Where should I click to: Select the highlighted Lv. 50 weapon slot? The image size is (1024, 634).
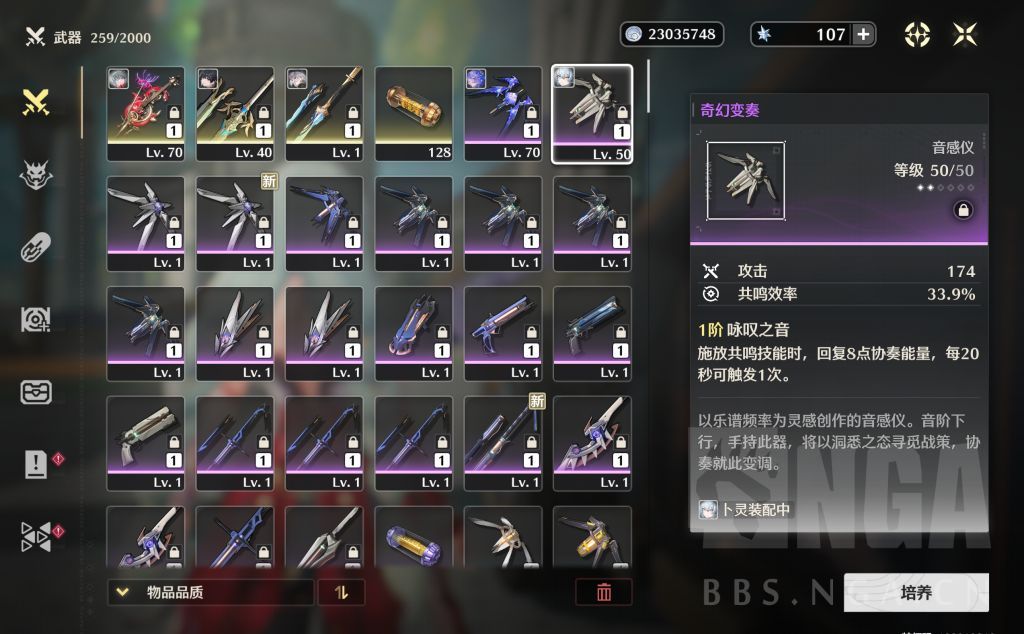click(592, 114)
